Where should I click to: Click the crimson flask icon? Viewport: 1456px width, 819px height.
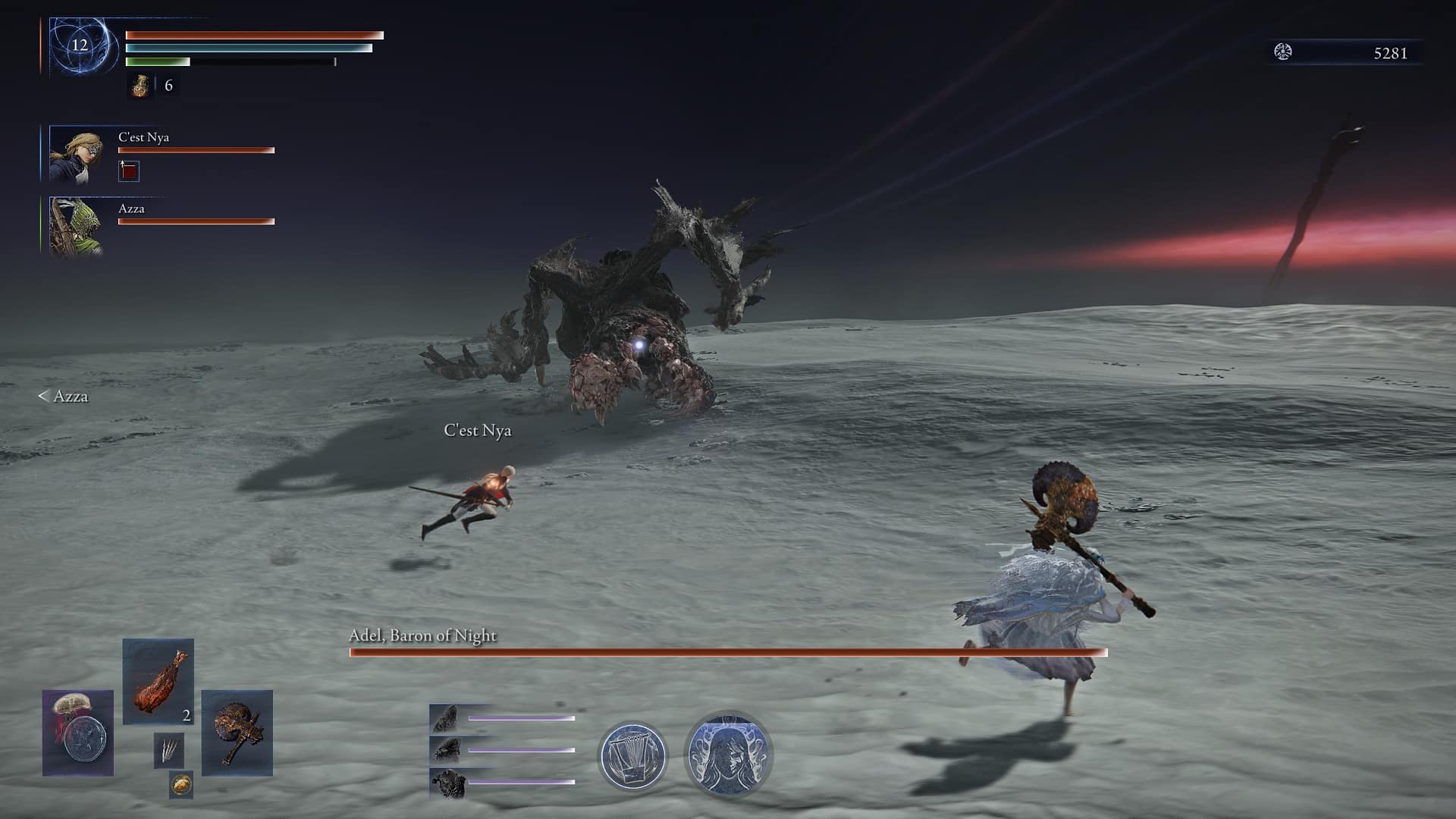pos(140,86)
